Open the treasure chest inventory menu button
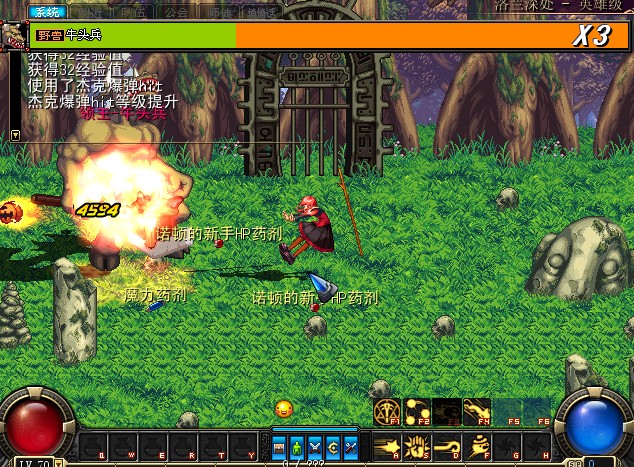 pos(279,446)
